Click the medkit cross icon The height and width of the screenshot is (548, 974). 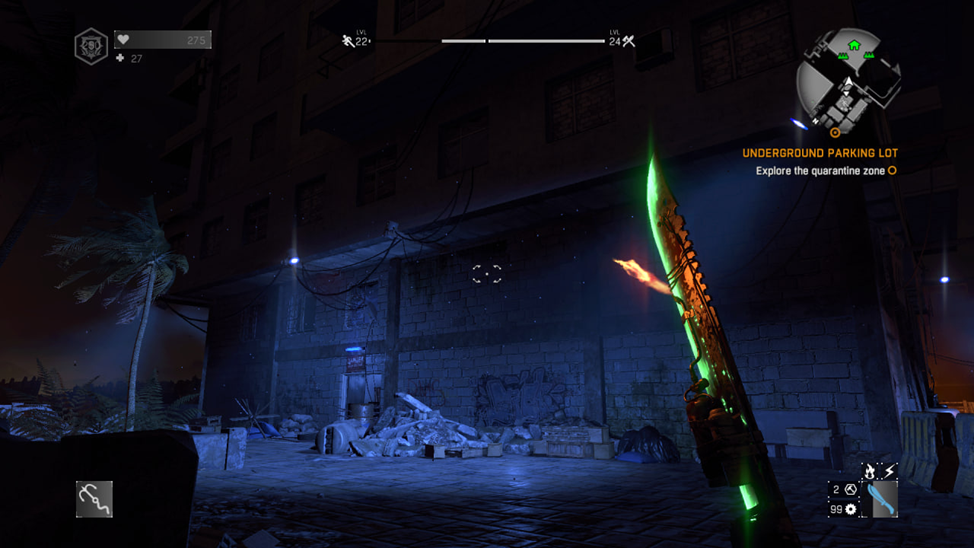tap(121, 59)
